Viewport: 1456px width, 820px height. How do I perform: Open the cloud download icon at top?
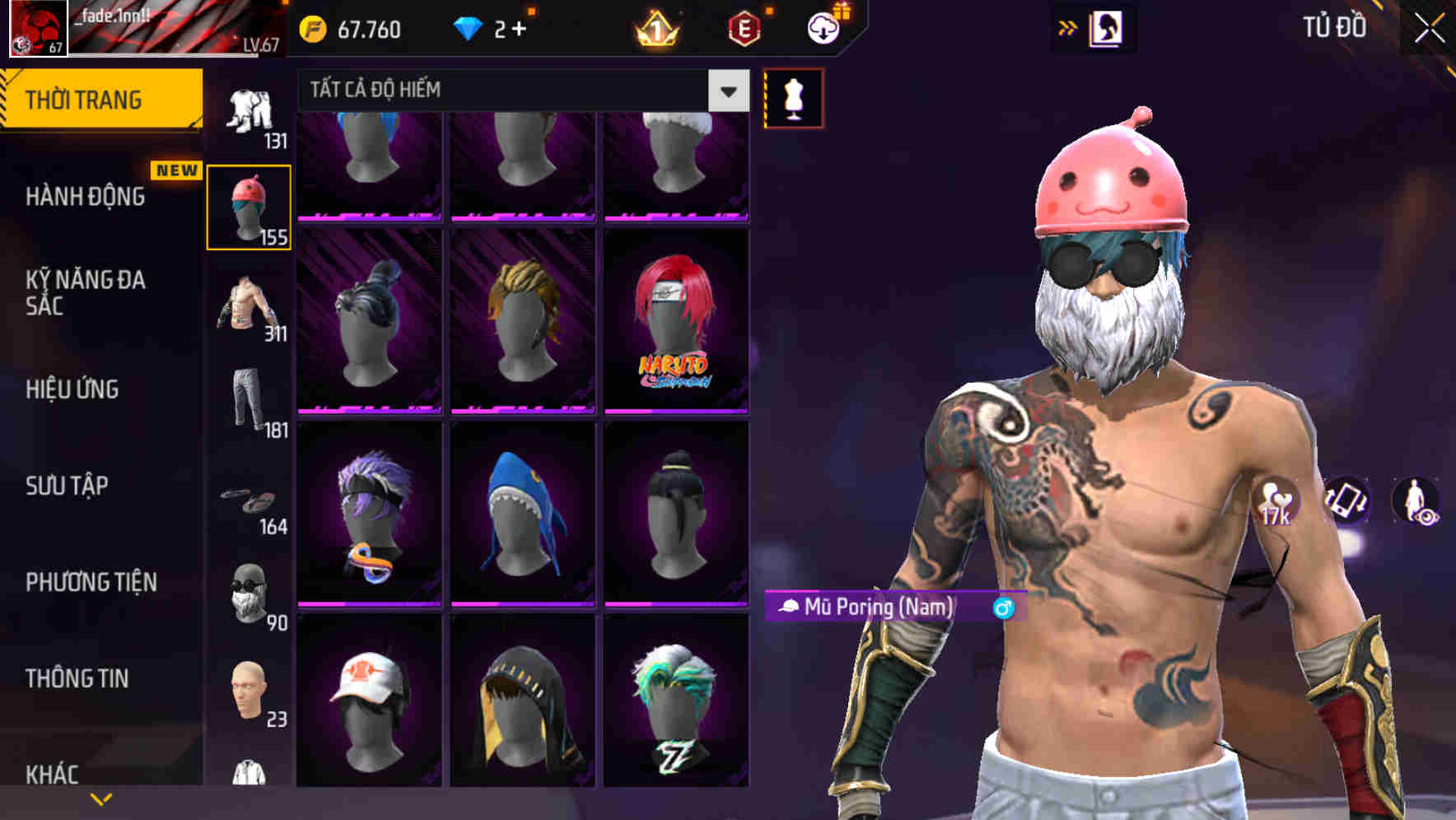pos(823,27)
